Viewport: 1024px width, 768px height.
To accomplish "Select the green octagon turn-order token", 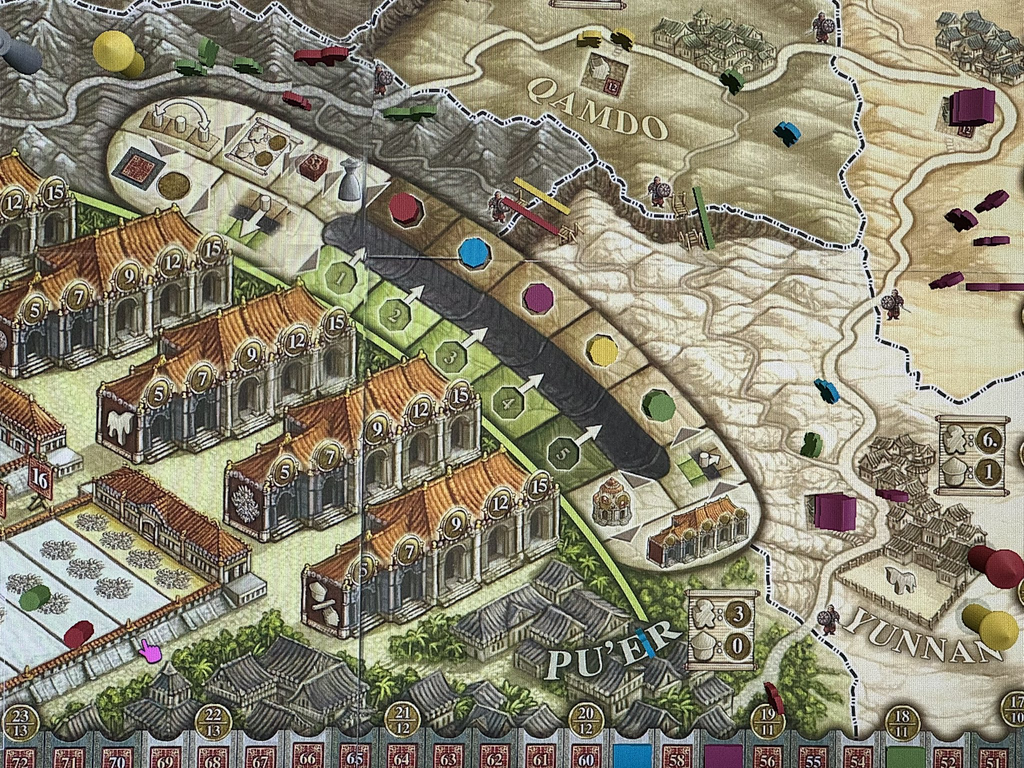I will tap(656, 405).
